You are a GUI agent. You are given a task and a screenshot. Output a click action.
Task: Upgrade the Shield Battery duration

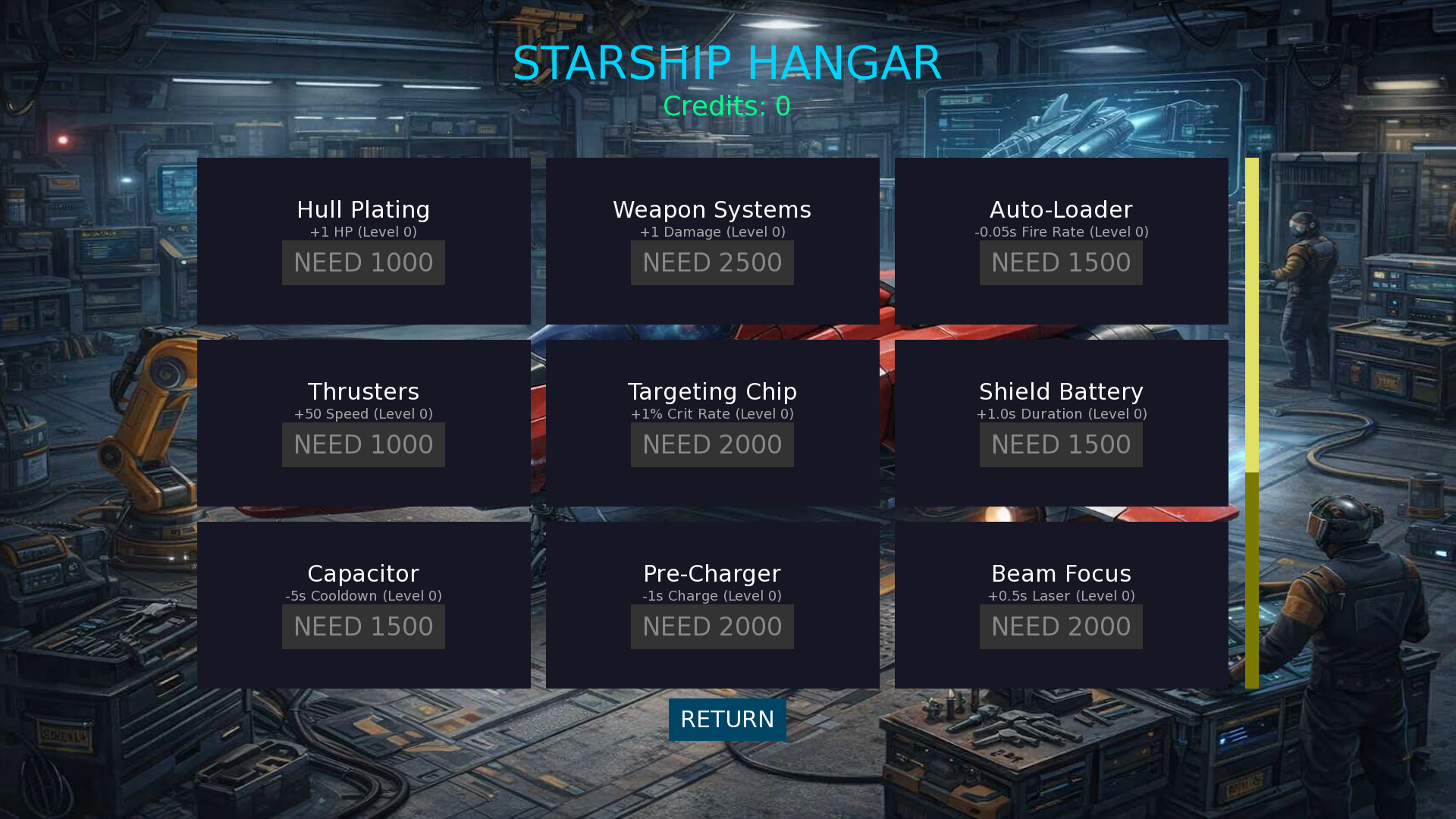pos(1061,445)
